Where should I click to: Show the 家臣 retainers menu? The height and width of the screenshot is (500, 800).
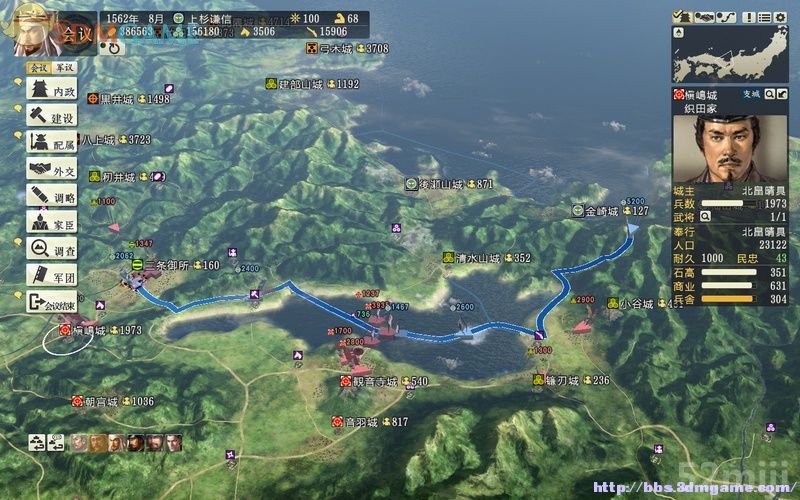click(x=52, y=224)
